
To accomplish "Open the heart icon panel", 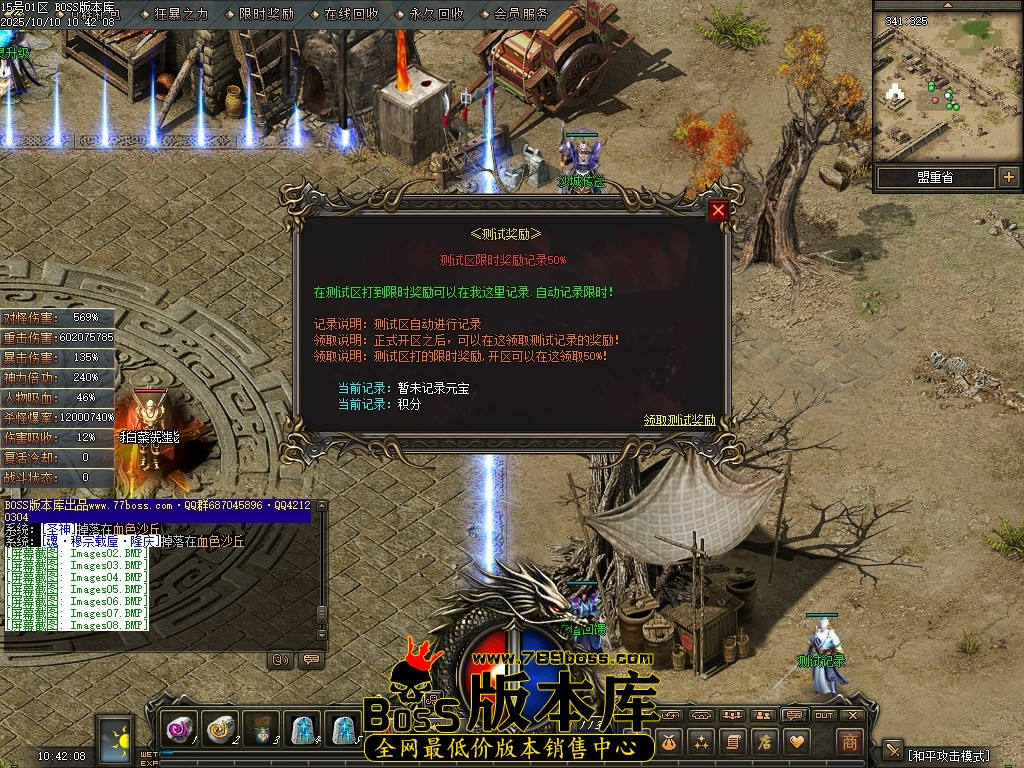I will pyautogui.click(x=796, y=741).
